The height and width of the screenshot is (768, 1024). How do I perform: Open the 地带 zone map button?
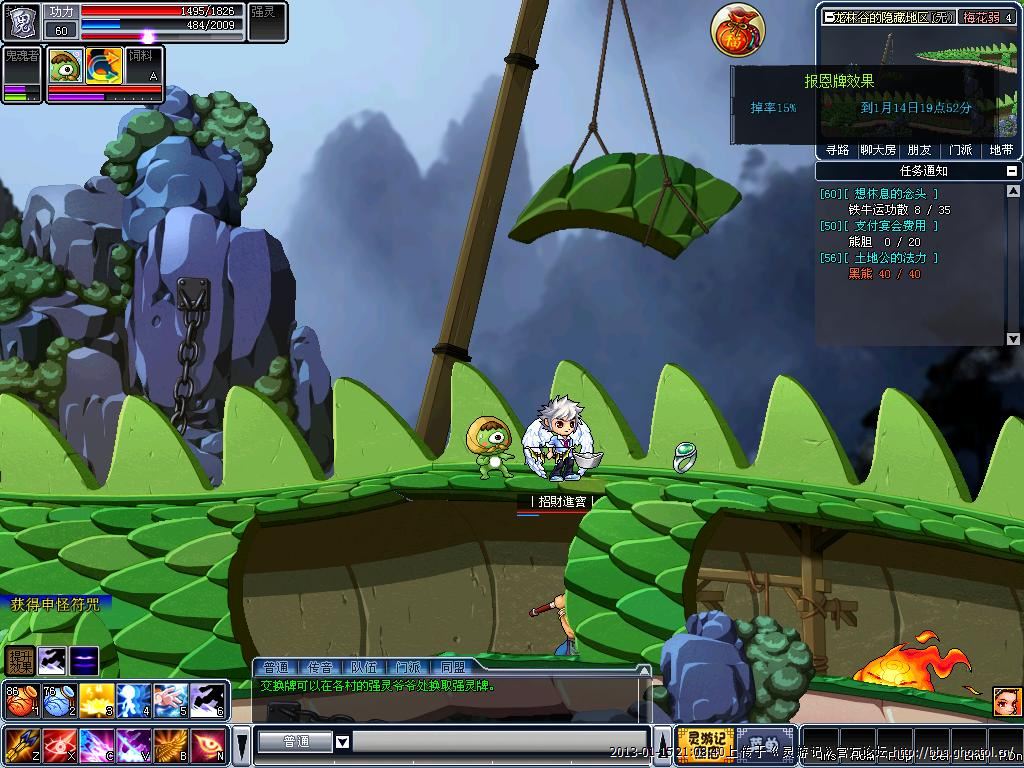point(1000,150)
